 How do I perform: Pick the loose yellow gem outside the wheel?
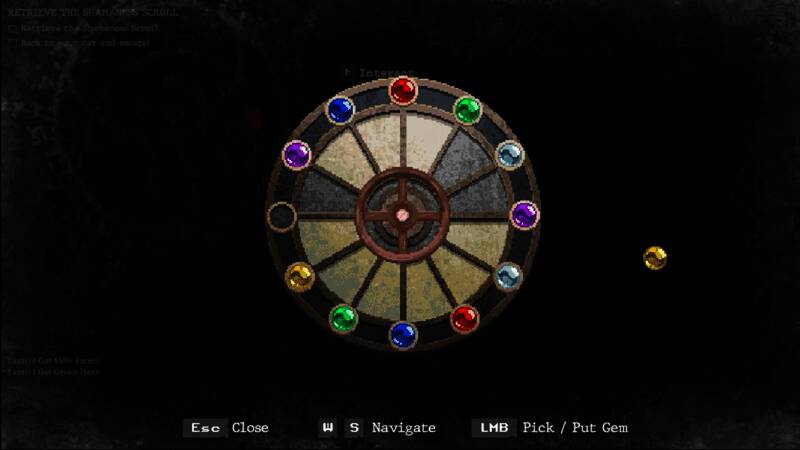tap(655, 258)
